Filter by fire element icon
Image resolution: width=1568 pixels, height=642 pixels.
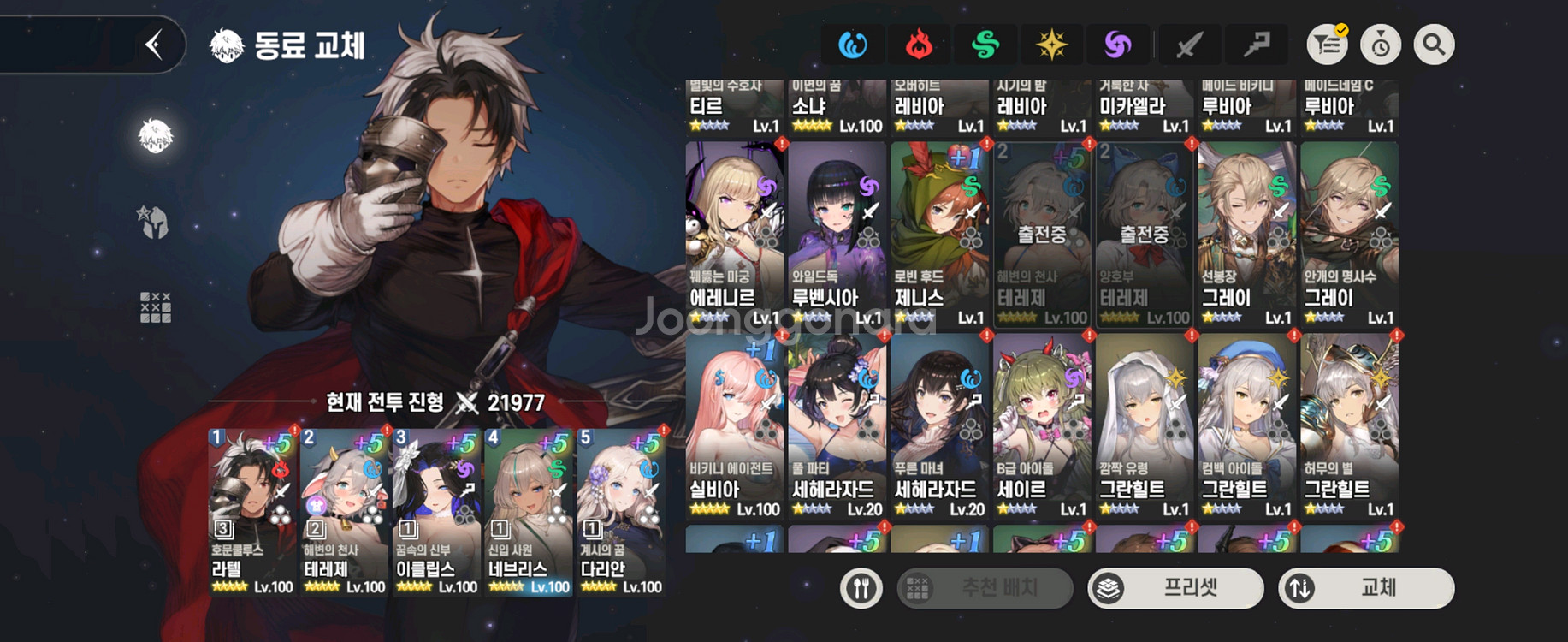pos(919,45)
